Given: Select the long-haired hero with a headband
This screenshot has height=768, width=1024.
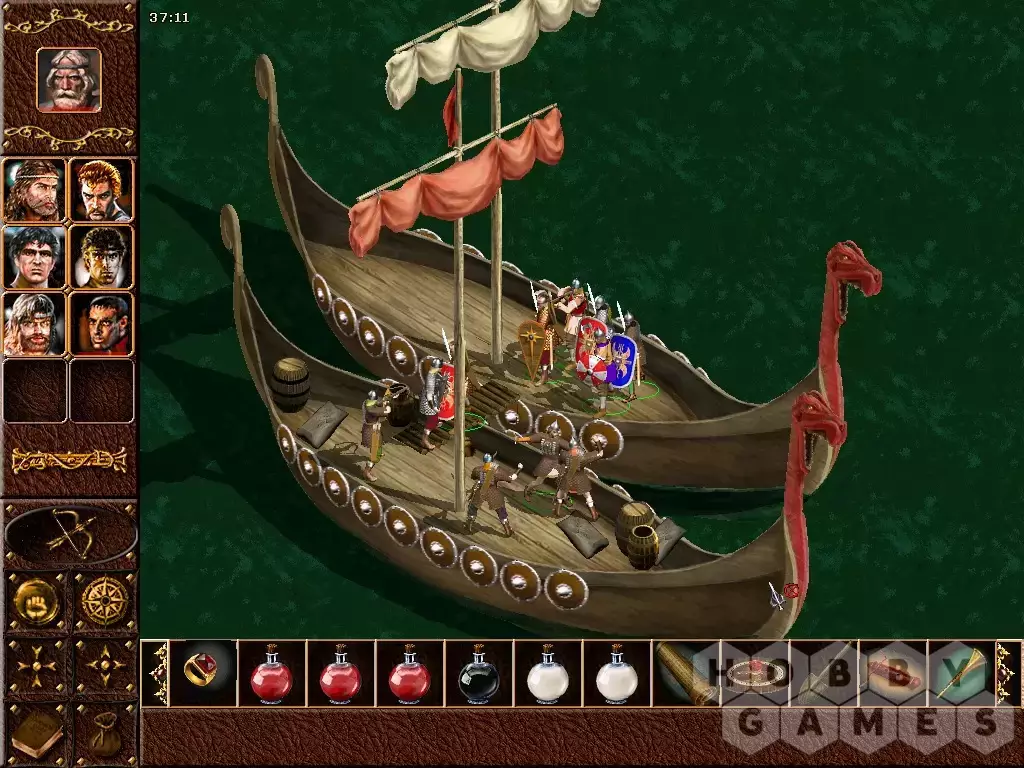Looking at the screenshot, I should point(34,190).
